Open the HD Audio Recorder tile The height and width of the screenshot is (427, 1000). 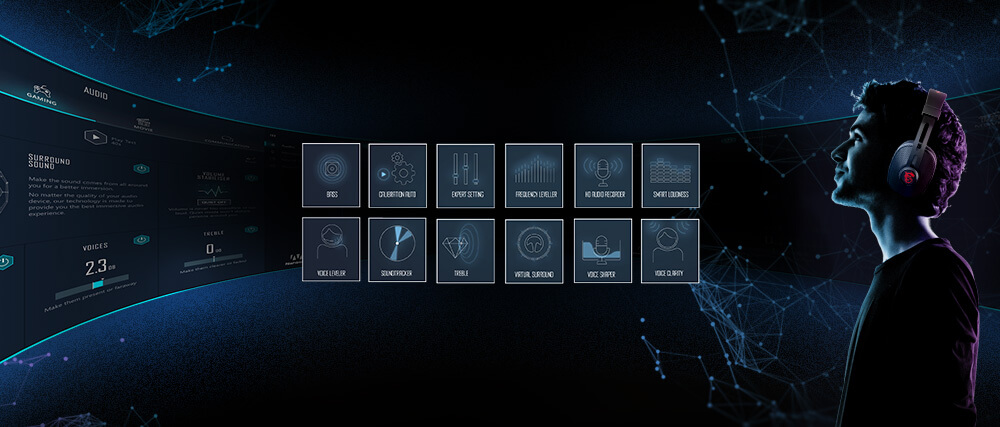coord(603,175)
